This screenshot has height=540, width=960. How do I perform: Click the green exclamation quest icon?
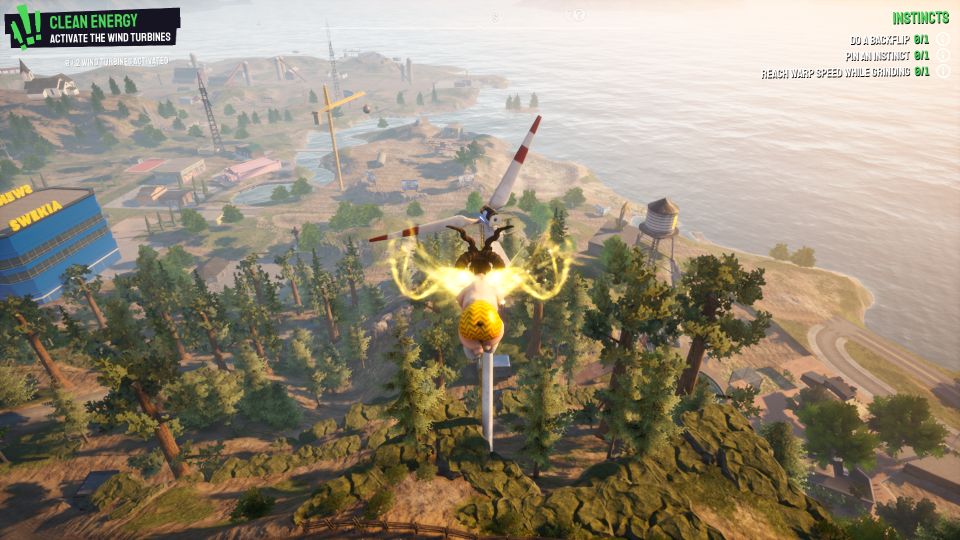pos(26,27)
